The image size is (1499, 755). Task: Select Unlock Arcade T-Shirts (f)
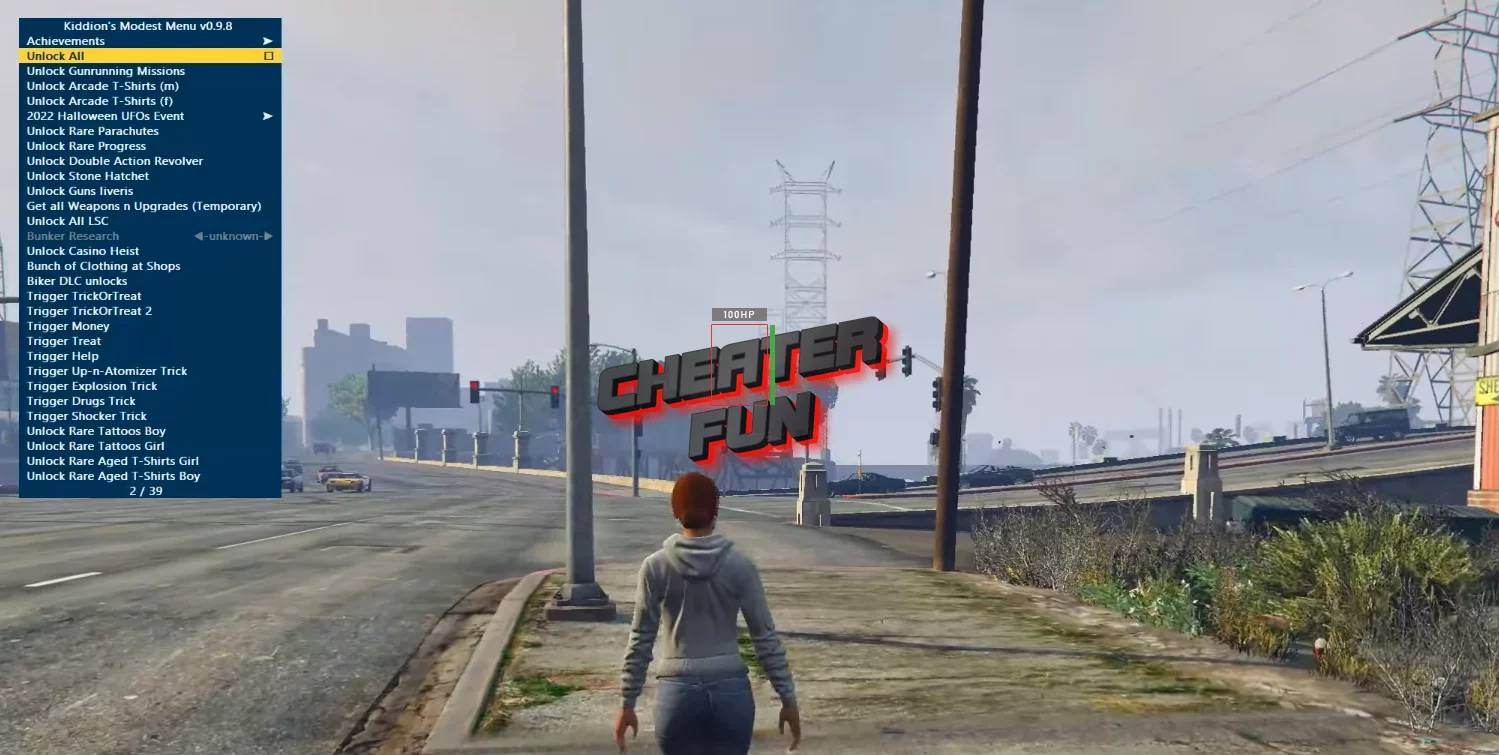(x=97, y=100)
